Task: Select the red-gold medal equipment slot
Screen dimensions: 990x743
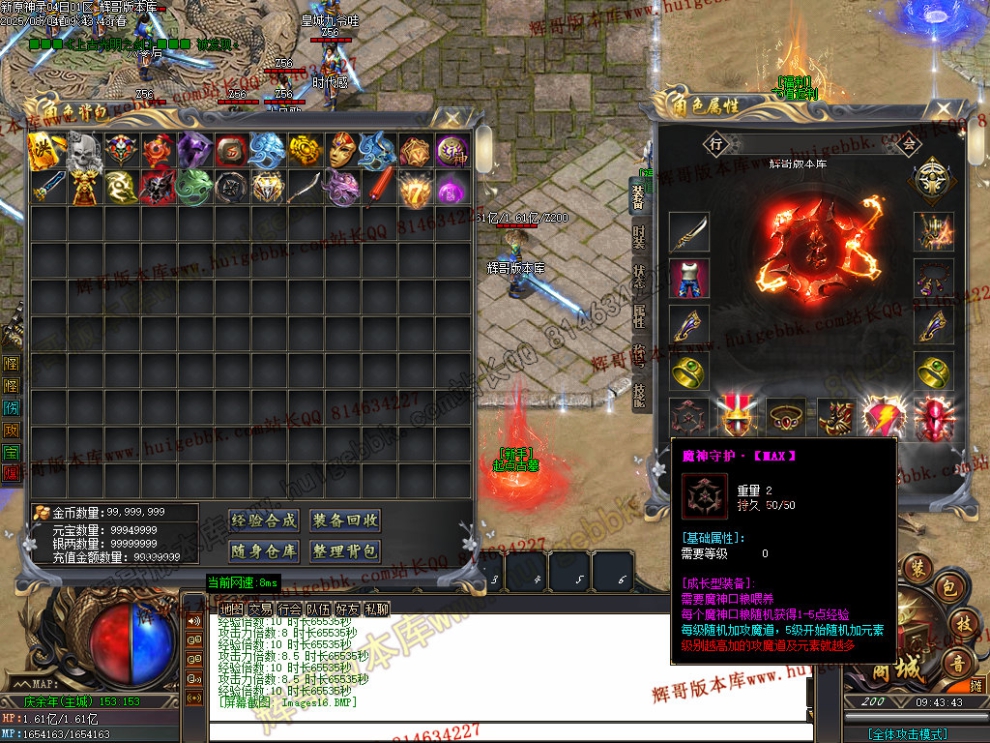Action: click(x=738, y=417)
